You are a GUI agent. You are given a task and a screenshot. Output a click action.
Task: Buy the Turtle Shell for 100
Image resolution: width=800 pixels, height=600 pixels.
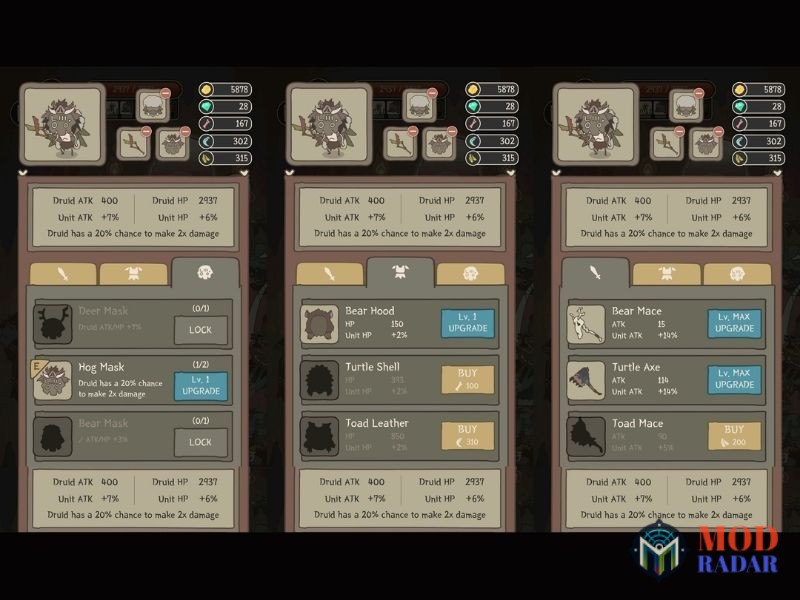pyautogui.click(x=468, y=379)
